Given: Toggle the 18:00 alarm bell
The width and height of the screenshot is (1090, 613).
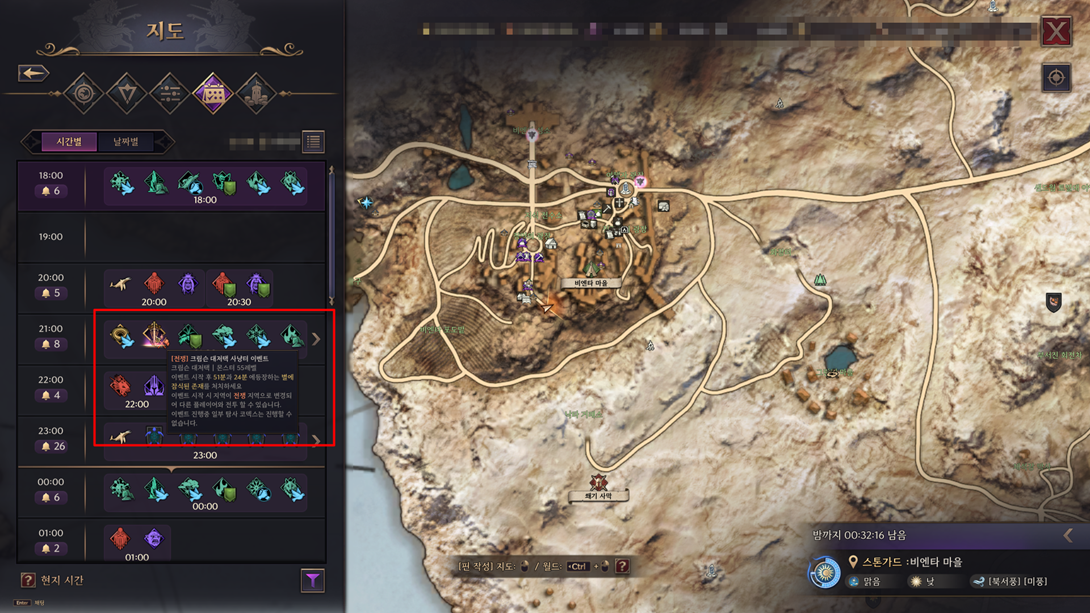Looking at the screenshot, I should pyautogui.click(x=46, y=191).
